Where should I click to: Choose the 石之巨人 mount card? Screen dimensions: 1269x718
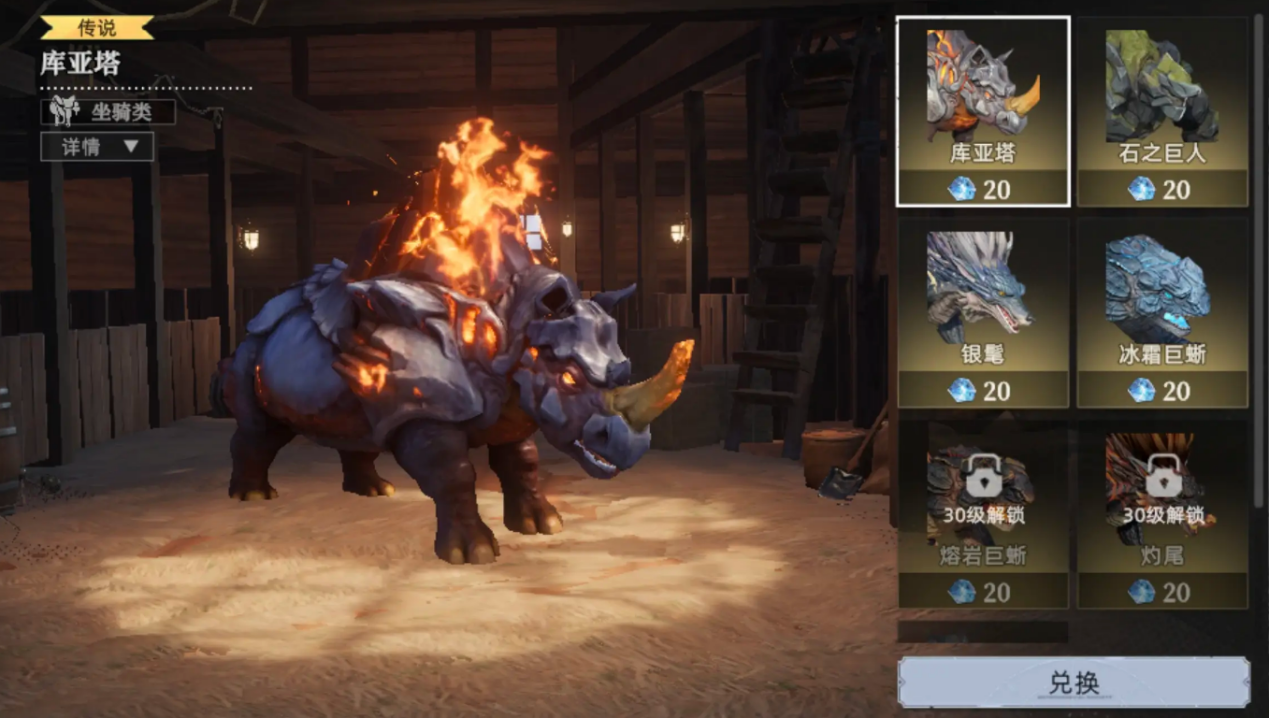coord(1162,111)
